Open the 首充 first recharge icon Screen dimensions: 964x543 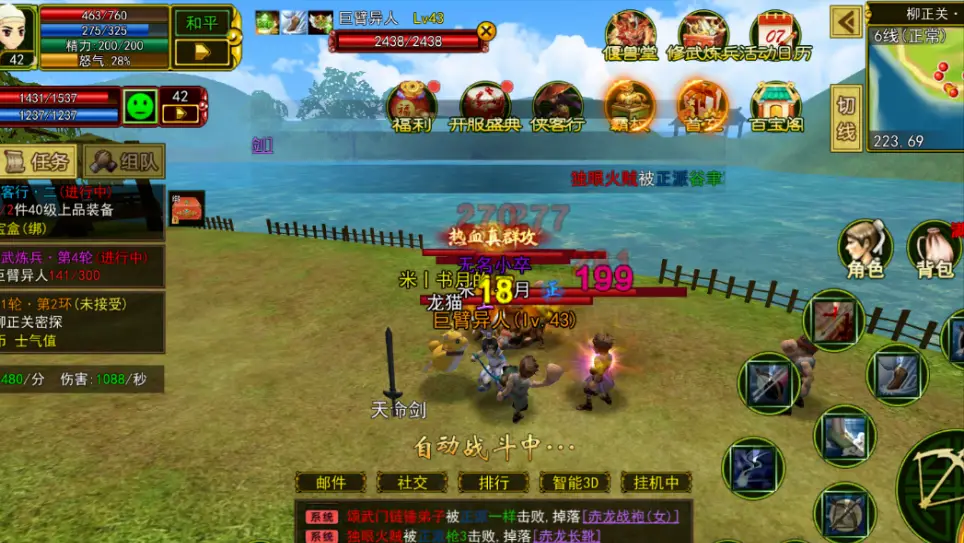coord(702,106)
